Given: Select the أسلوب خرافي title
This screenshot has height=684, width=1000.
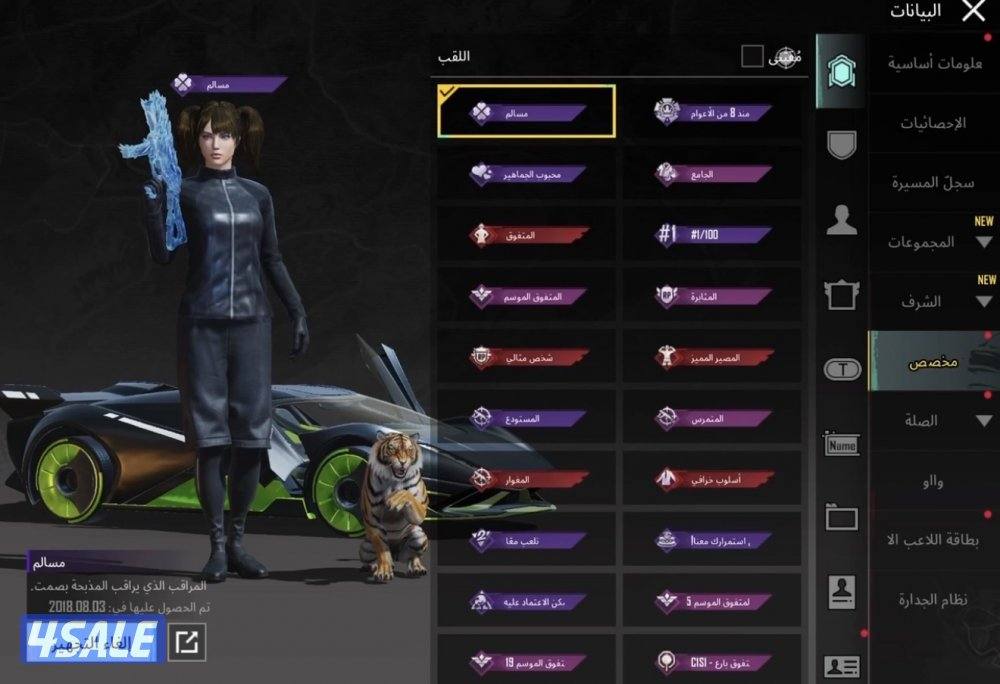Looking at the screenshot, I should tap(712, 479).
